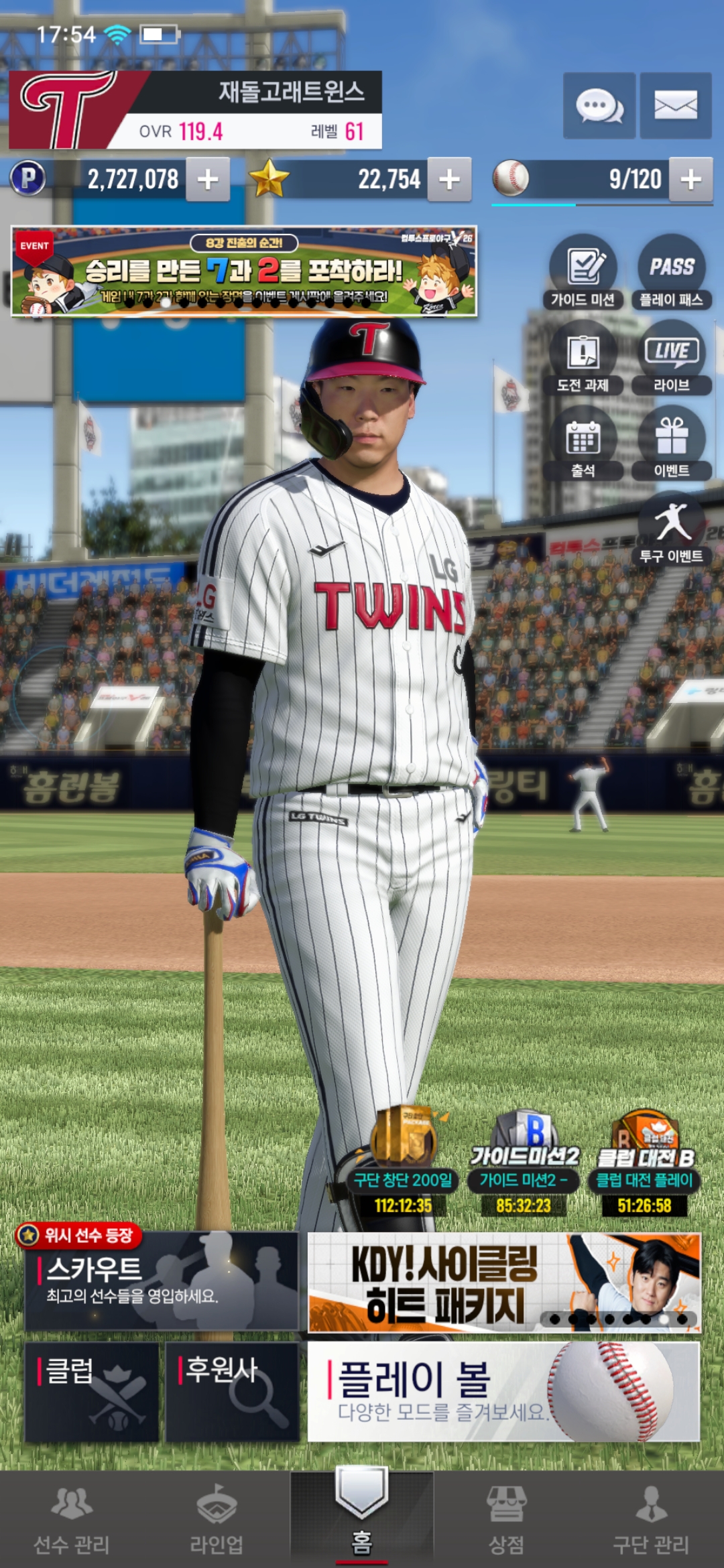
Task: Open the chat speech bubble icon
Action: (x=599, y=106)
